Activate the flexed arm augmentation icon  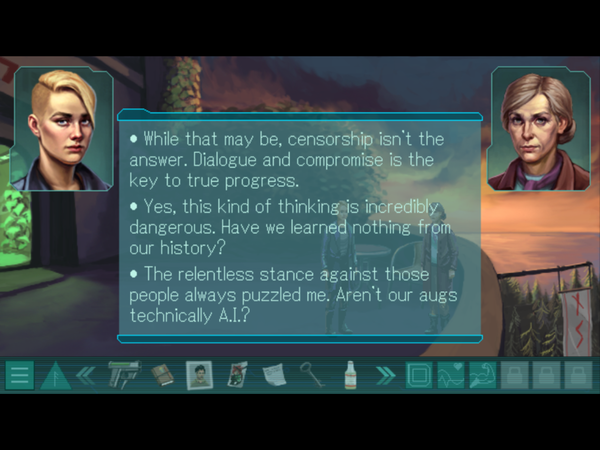483,376
